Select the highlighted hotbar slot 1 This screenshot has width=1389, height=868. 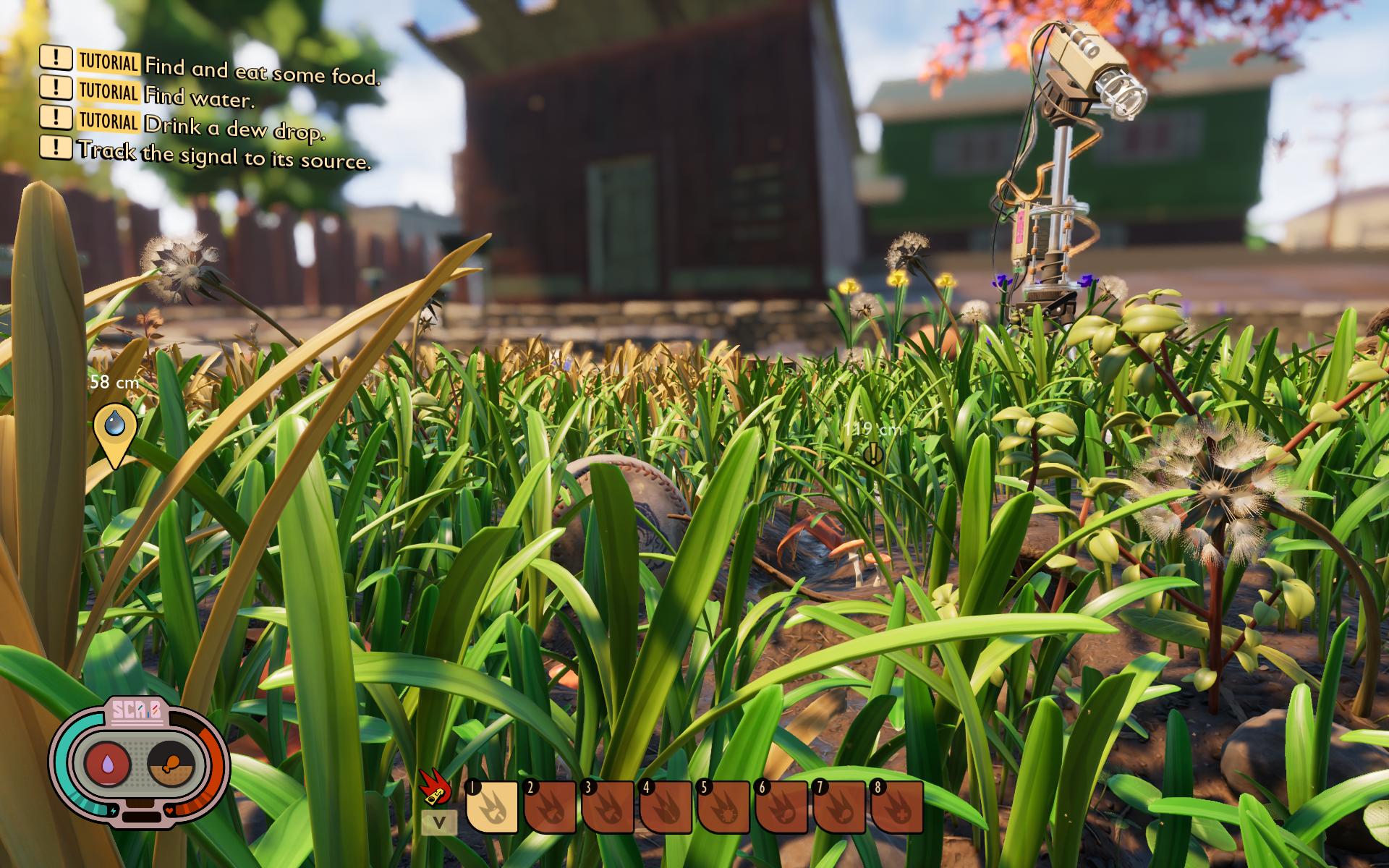493,807
